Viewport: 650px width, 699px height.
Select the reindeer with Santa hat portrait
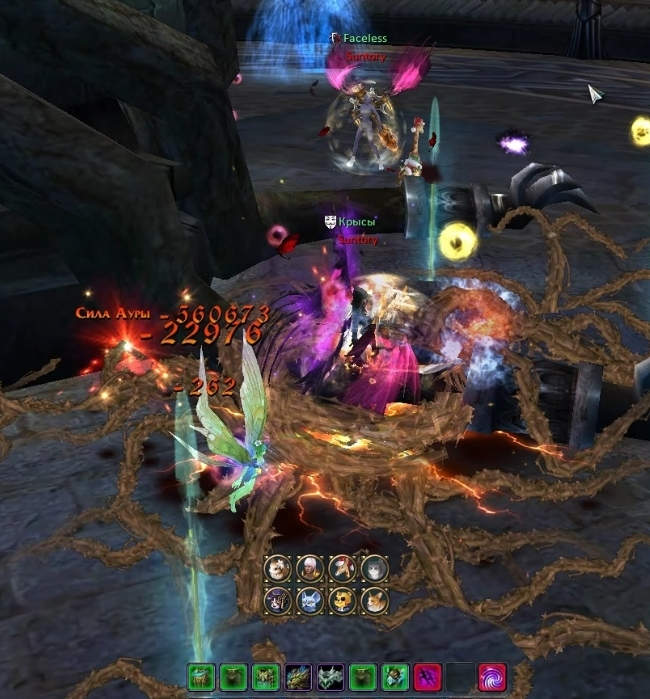[x=342, y=569]
